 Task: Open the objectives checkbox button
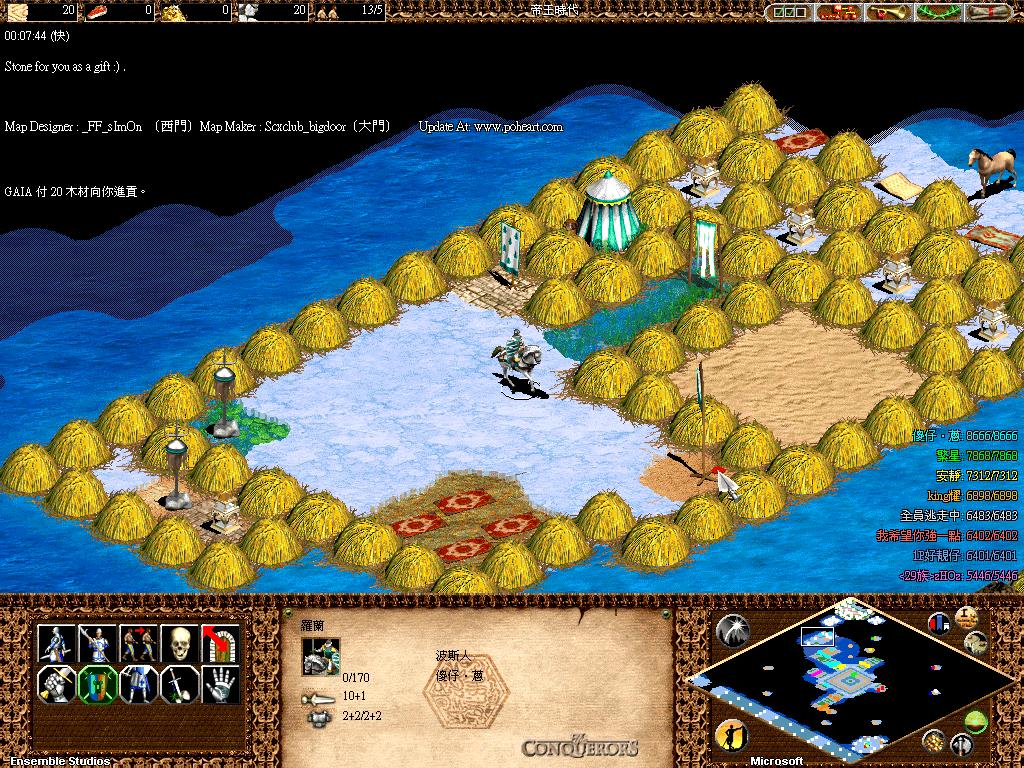coord(788,12)
